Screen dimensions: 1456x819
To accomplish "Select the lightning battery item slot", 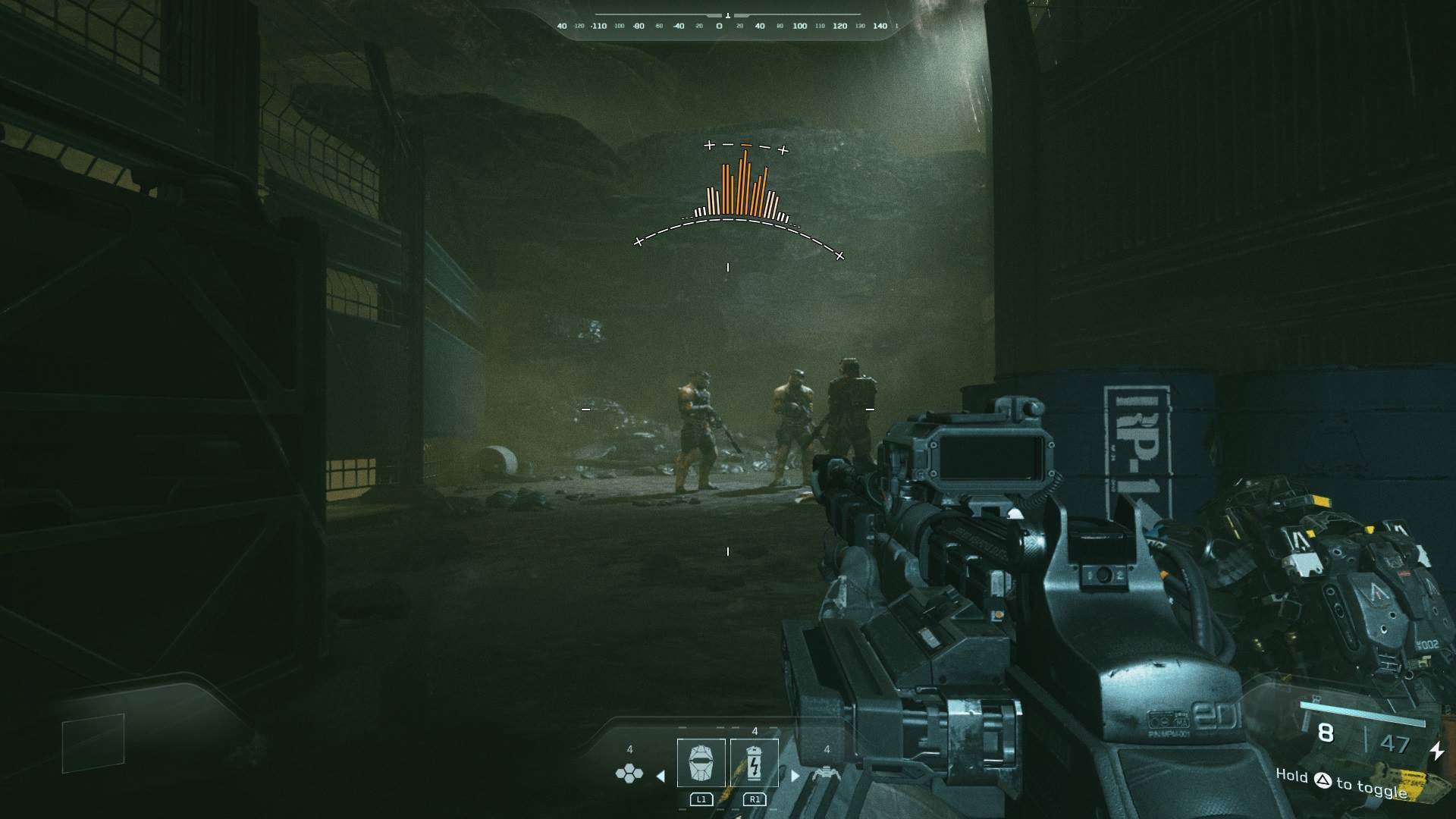I will (x=755, y=763).
